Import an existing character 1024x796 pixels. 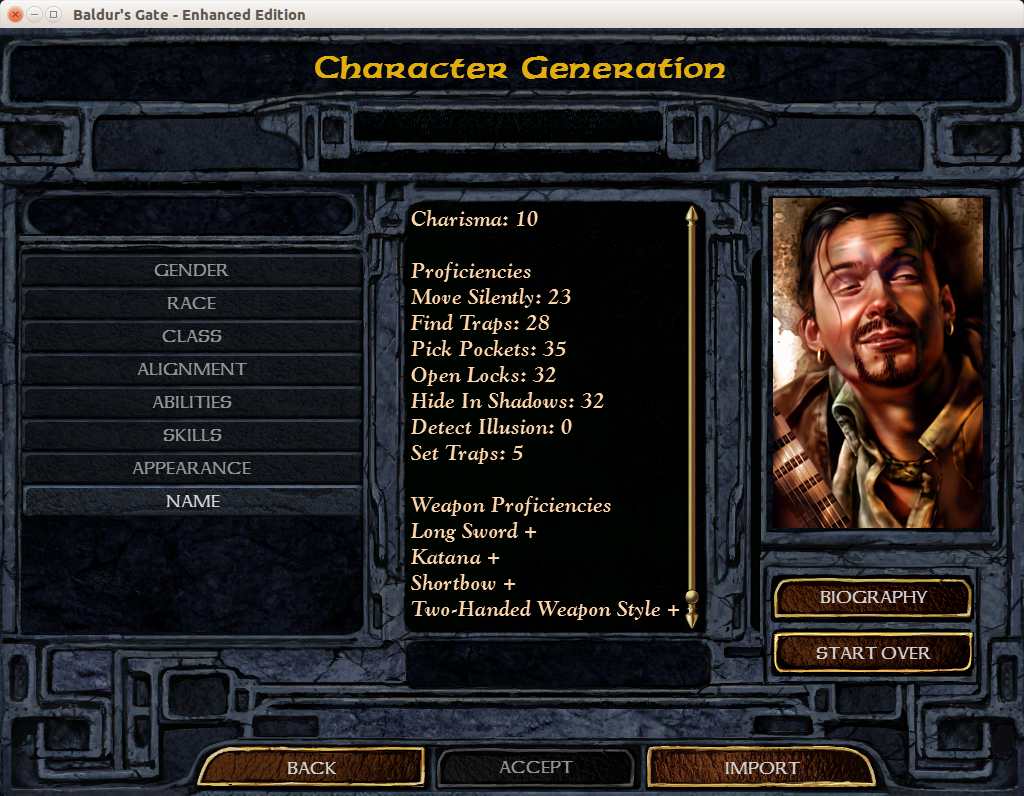coord(761,768)
